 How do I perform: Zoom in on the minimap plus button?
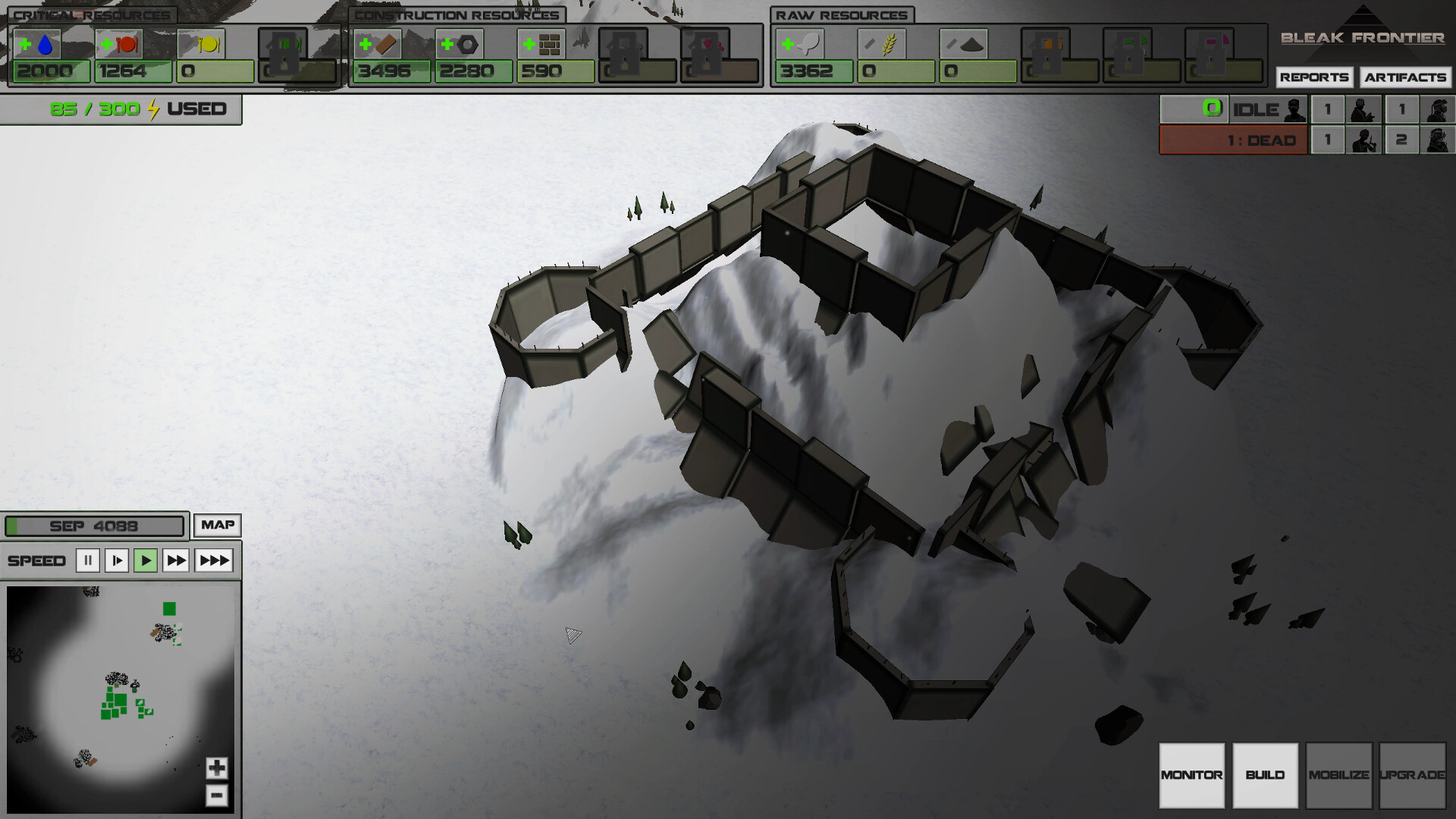click(217, 767)
